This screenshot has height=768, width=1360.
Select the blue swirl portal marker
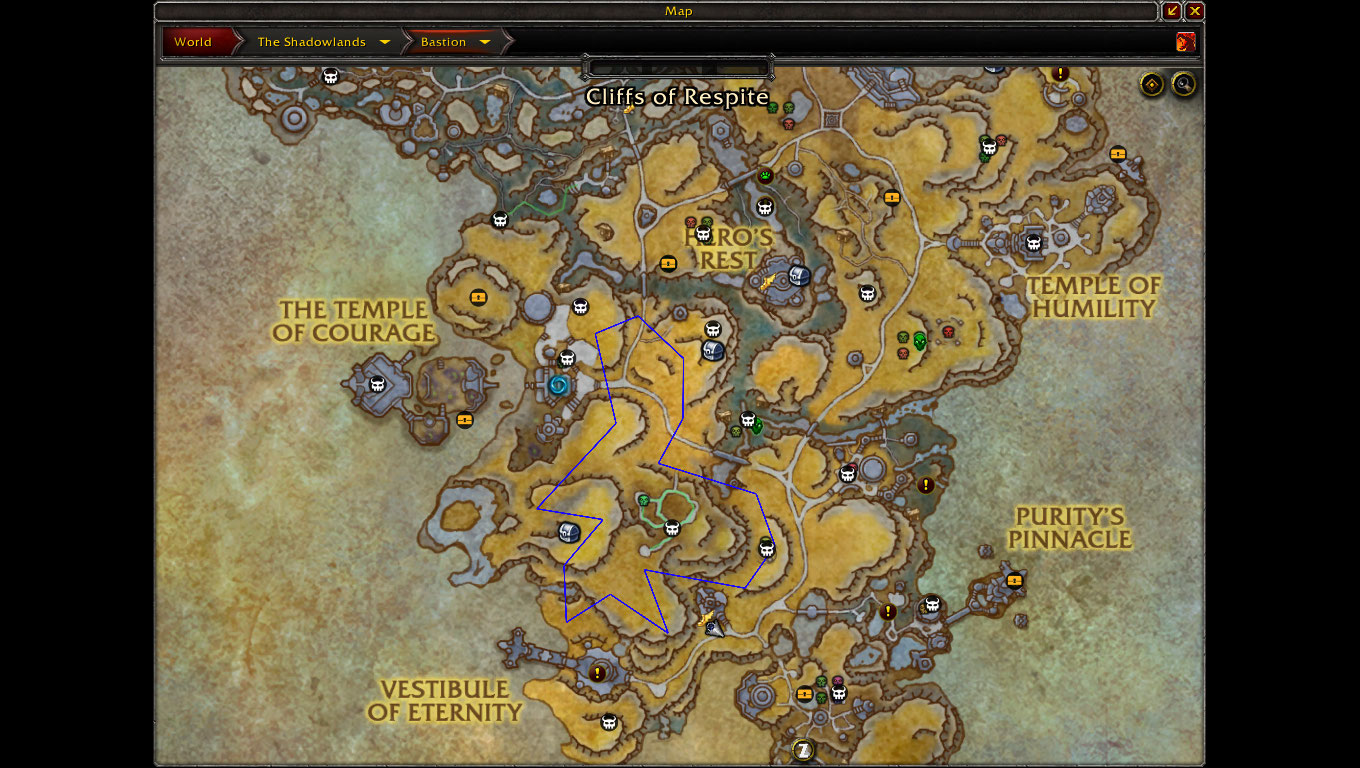coord(559,384)
